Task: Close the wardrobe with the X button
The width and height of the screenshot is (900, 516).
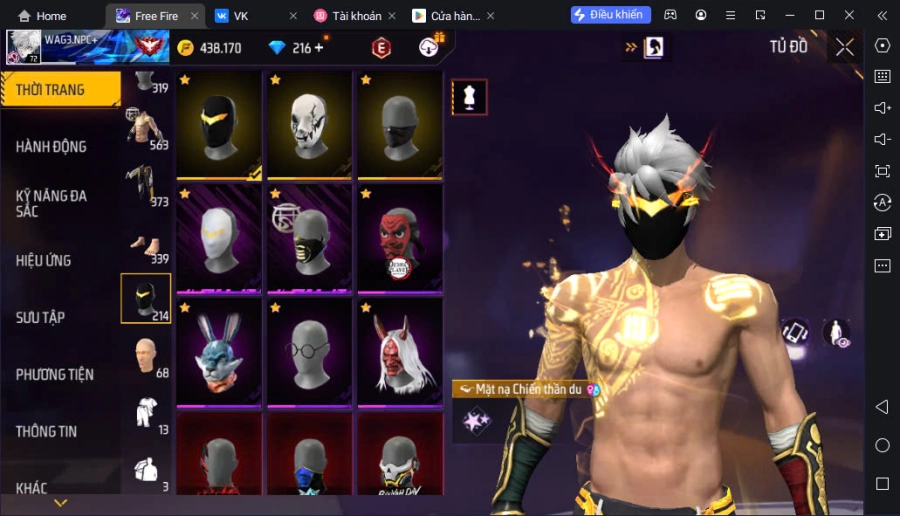Action: tap(845, 47)
